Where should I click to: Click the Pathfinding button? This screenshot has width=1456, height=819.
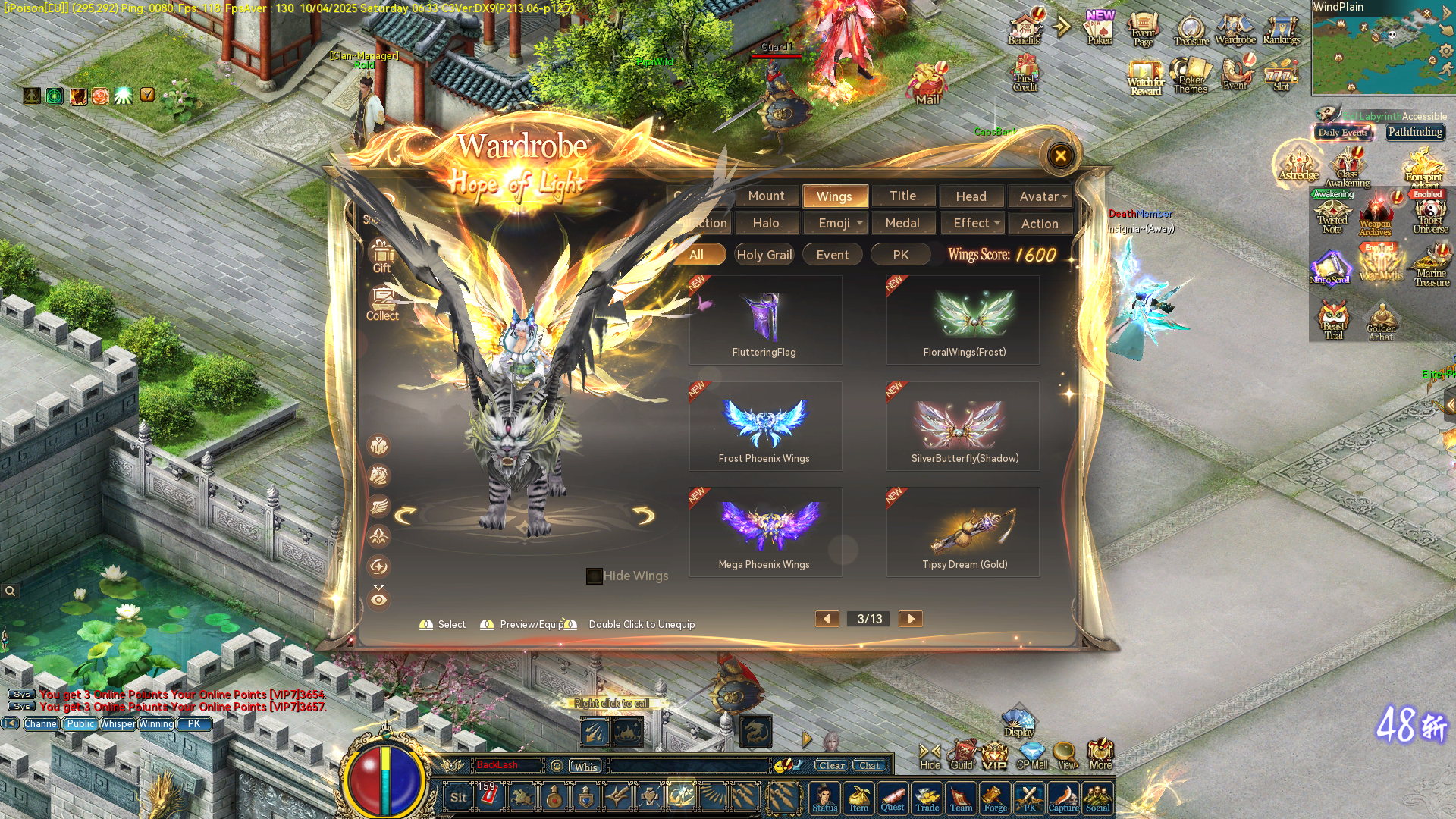point(1415,132)
